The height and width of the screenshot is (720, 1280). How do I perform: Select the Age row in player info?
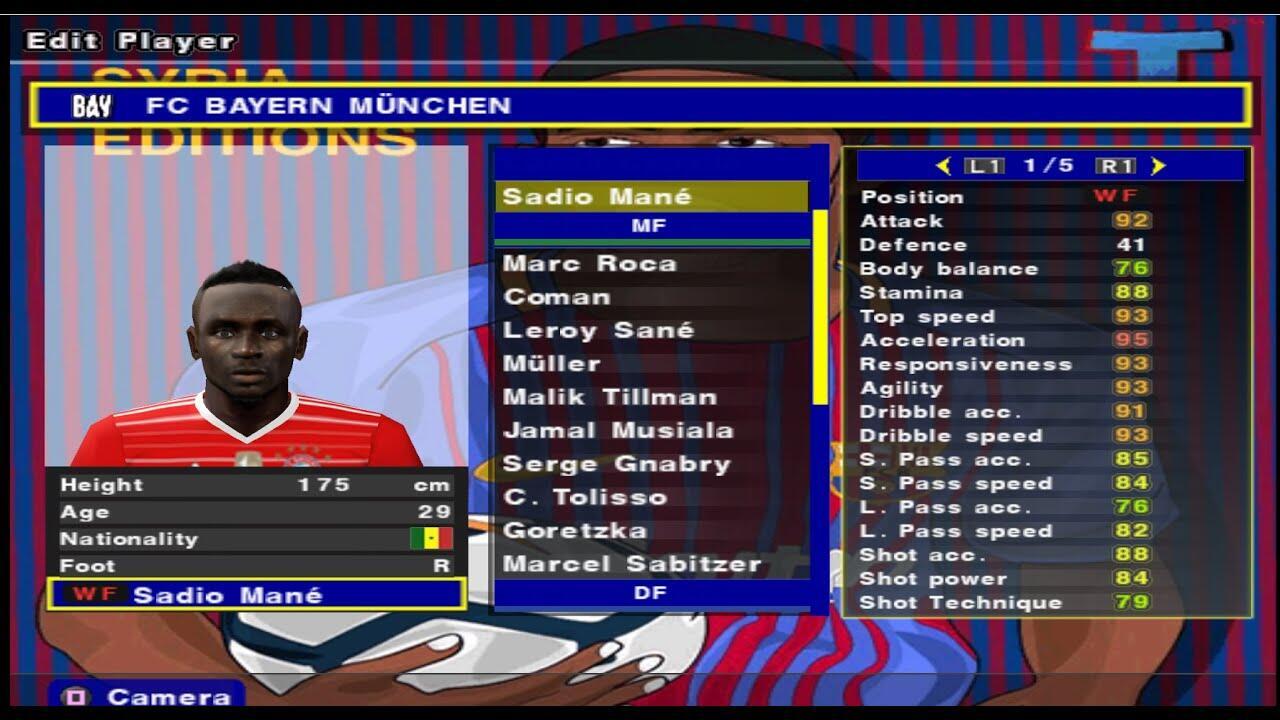[x=256, y=512]
